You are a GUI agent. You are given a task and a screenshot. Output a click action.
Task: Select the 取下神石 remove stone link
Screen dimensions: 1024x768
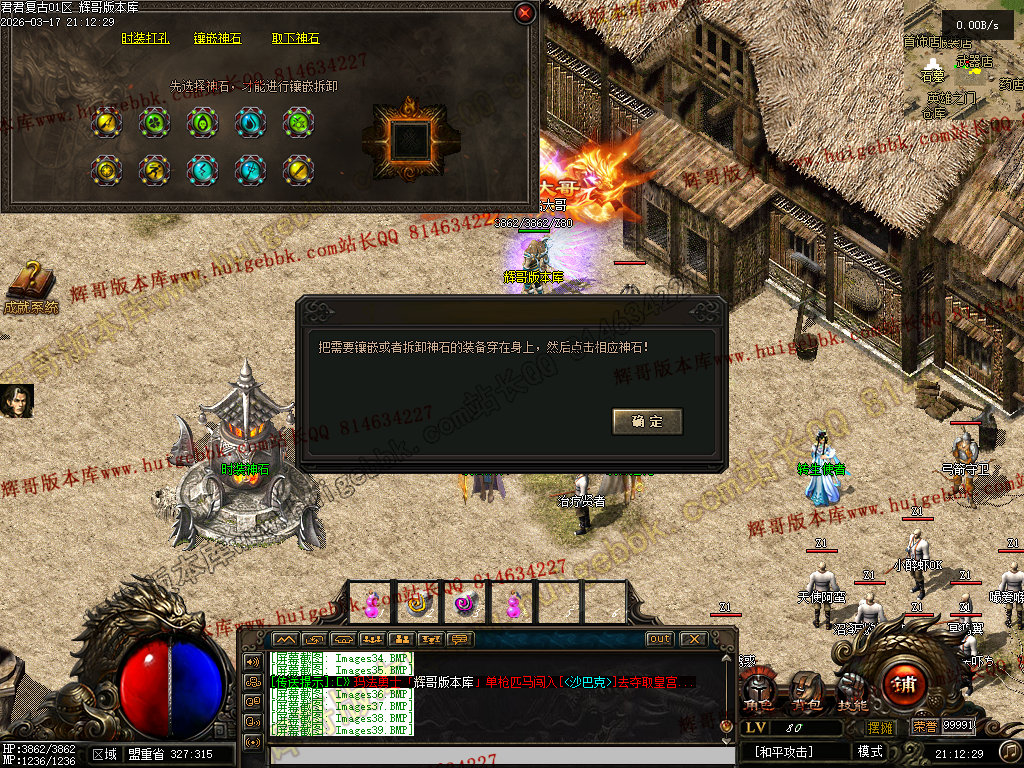point(295,39)
